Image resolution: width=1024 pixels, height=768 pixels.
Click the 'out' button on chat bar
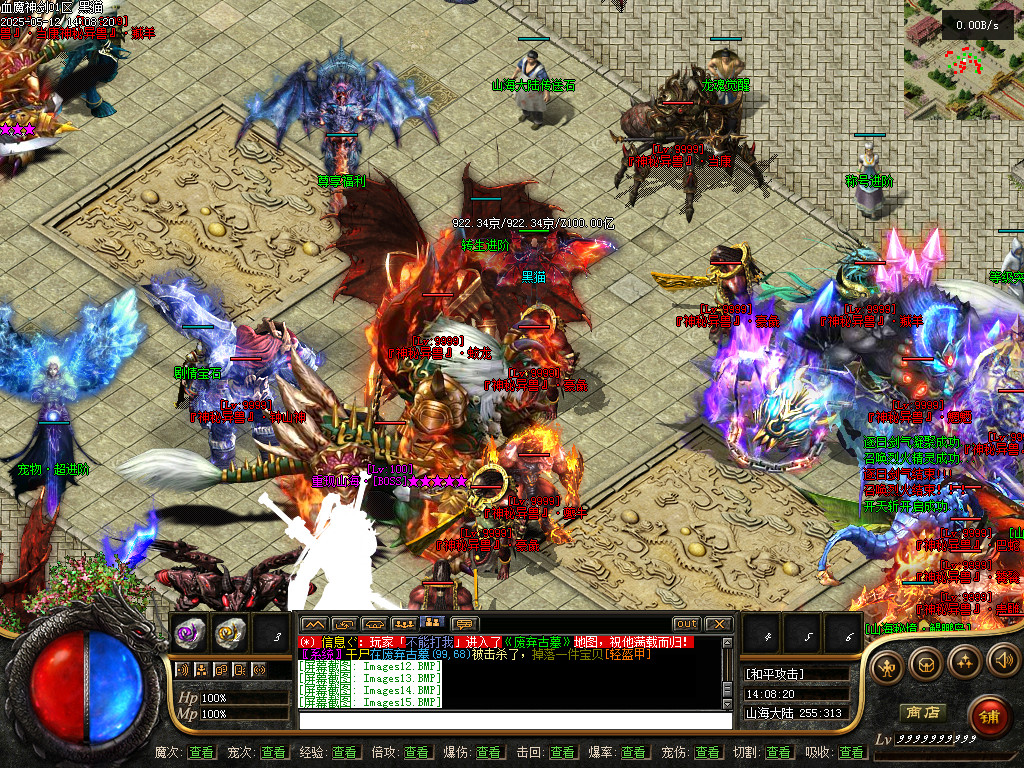tap(686, 624)
